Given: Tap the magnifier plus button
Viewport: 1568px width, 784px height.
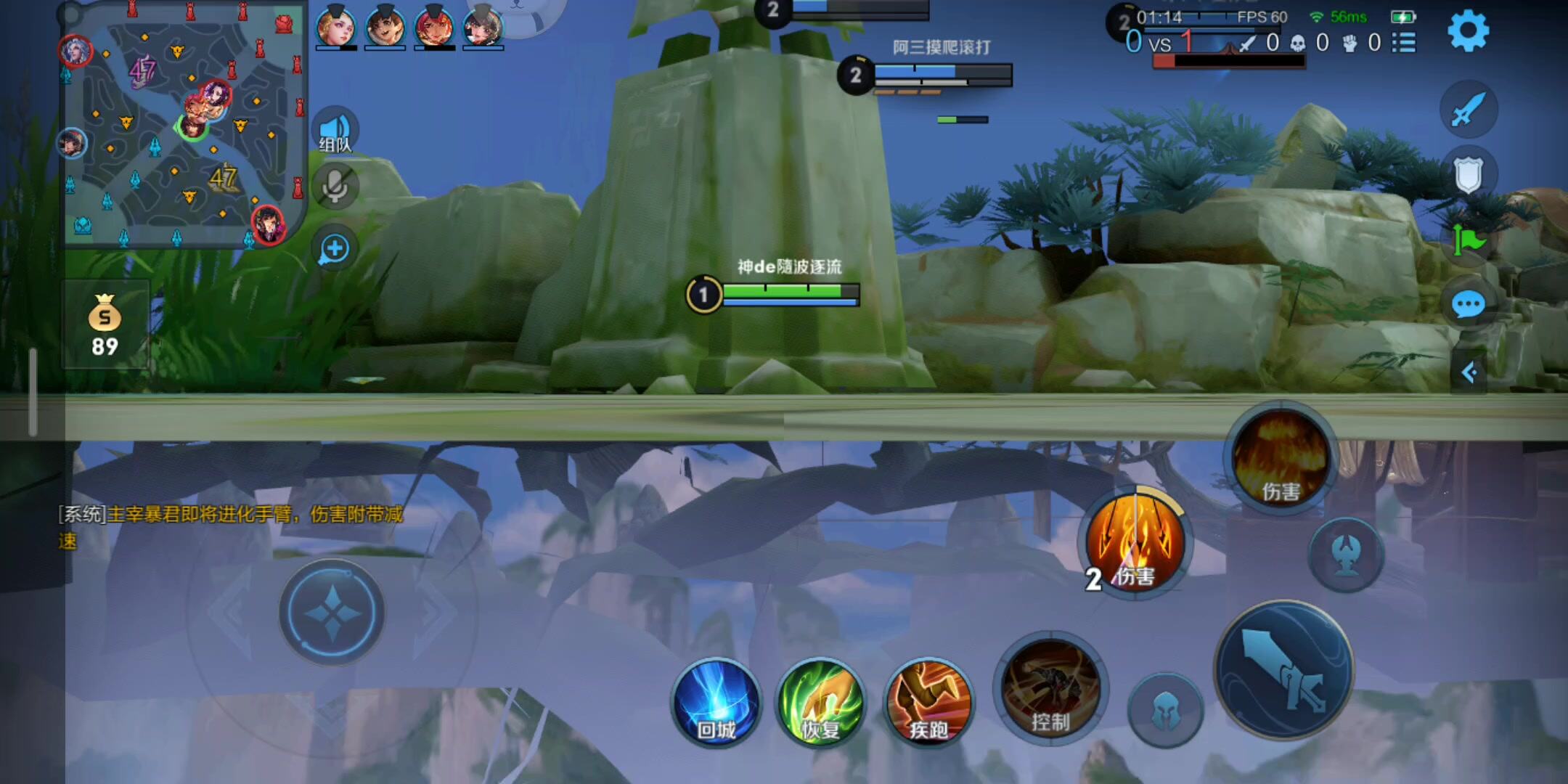Looking at the screenshot, I should point(335,249).
